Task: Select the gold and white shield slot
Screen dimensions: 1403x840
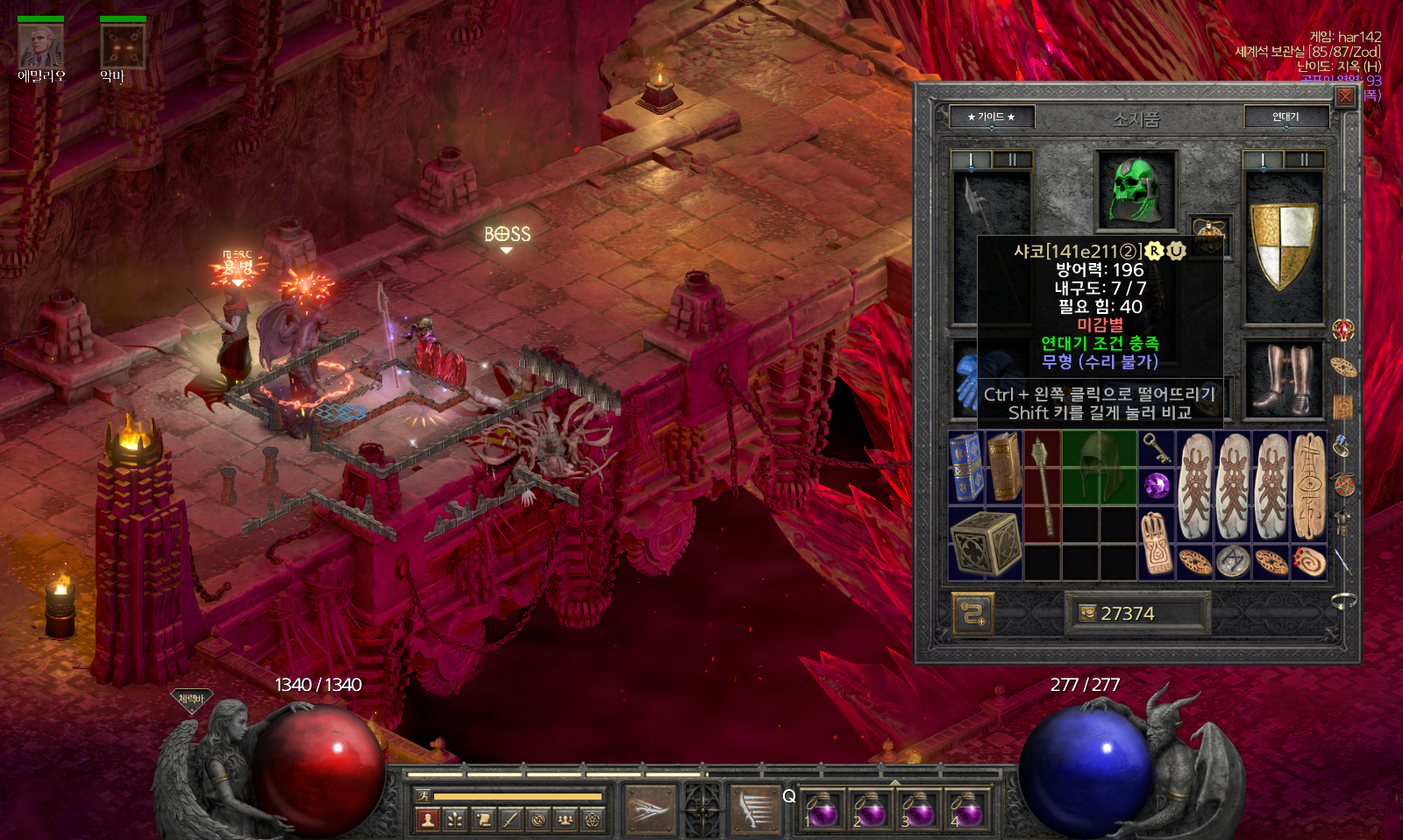Action: point(1283,246)
